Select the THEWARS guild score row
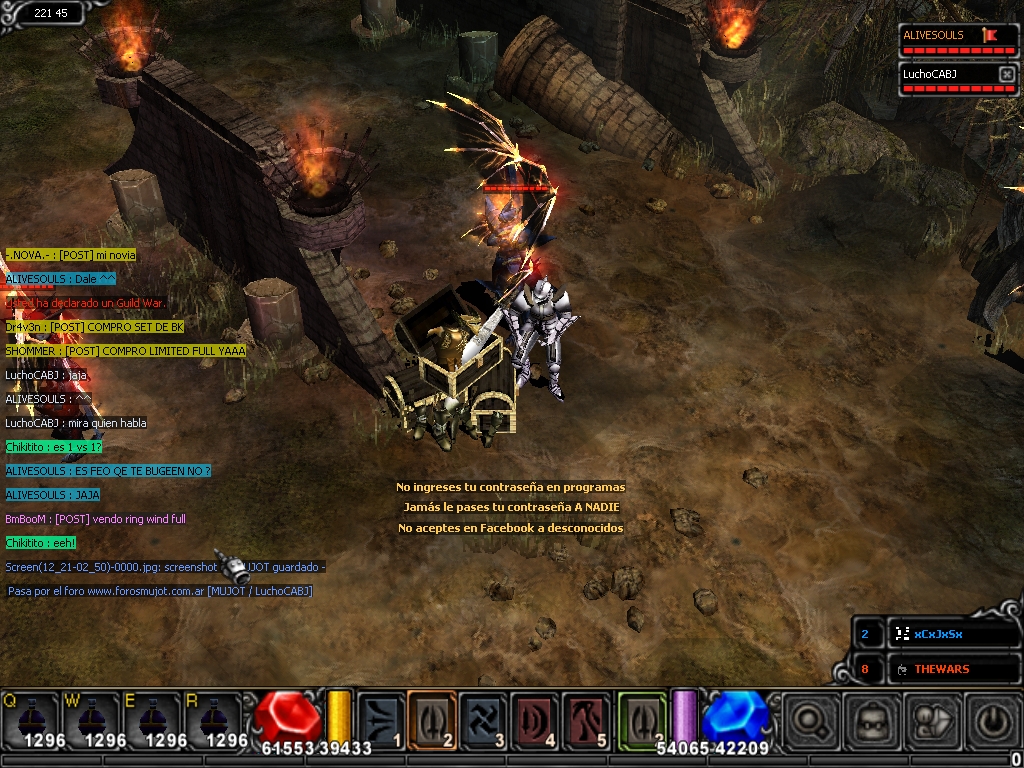This screenshot has height=768, width=1024. pyautogui.click(x=940, y=669)
